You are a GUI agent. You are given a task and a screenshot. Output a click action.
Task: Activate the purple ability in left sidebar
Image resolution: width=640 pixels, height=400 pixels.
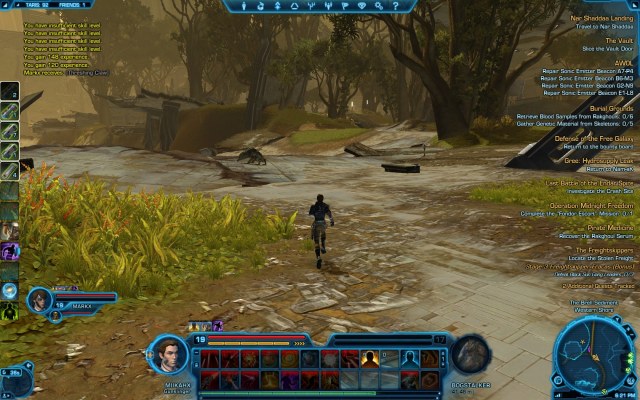pos(9,251)
